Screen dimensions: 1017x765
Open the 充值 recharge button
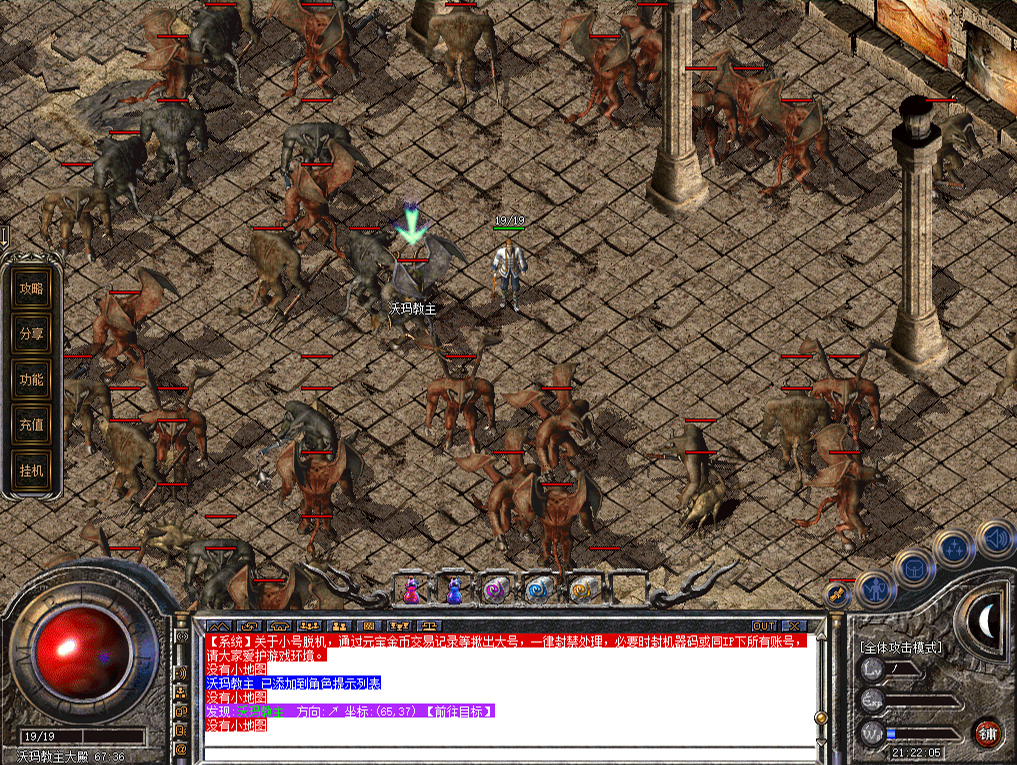(32, 425)
